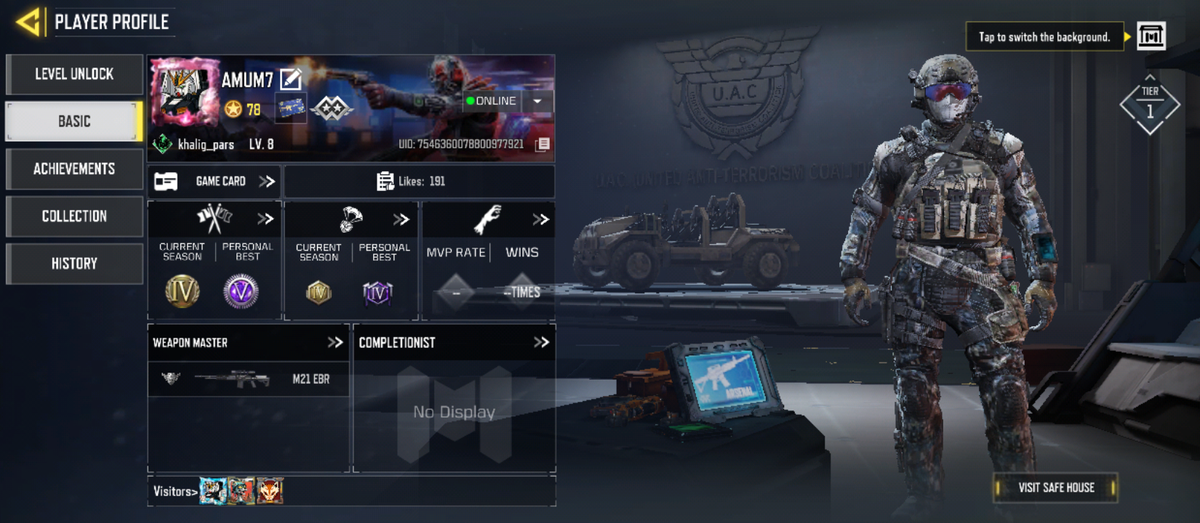The image size is (1200, 523).
Task: Visit the Safe House
Action: tap(1056, 488)
